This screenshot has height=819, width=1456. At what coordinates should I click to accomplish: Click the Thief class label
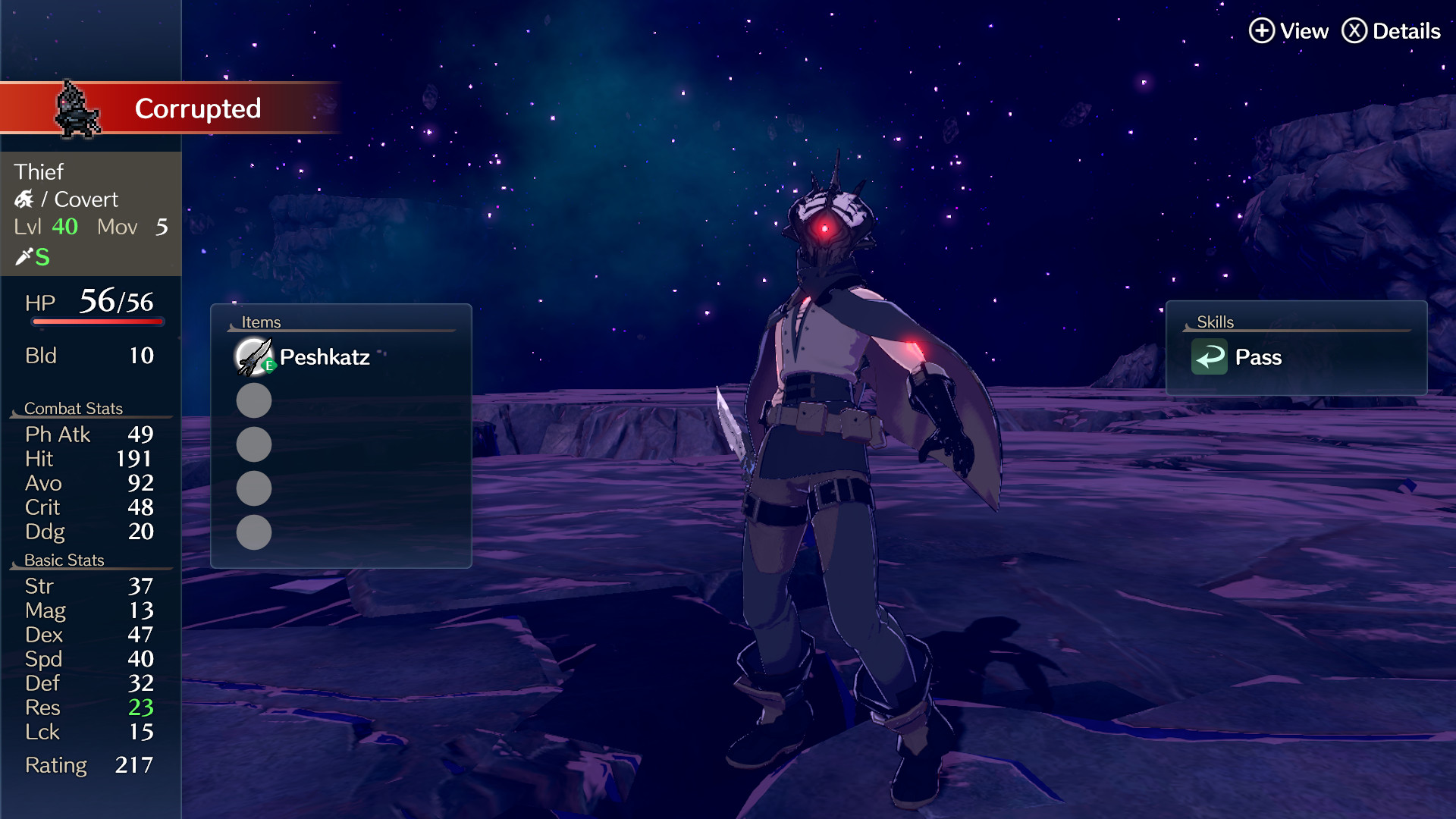[x=39, y=172]
